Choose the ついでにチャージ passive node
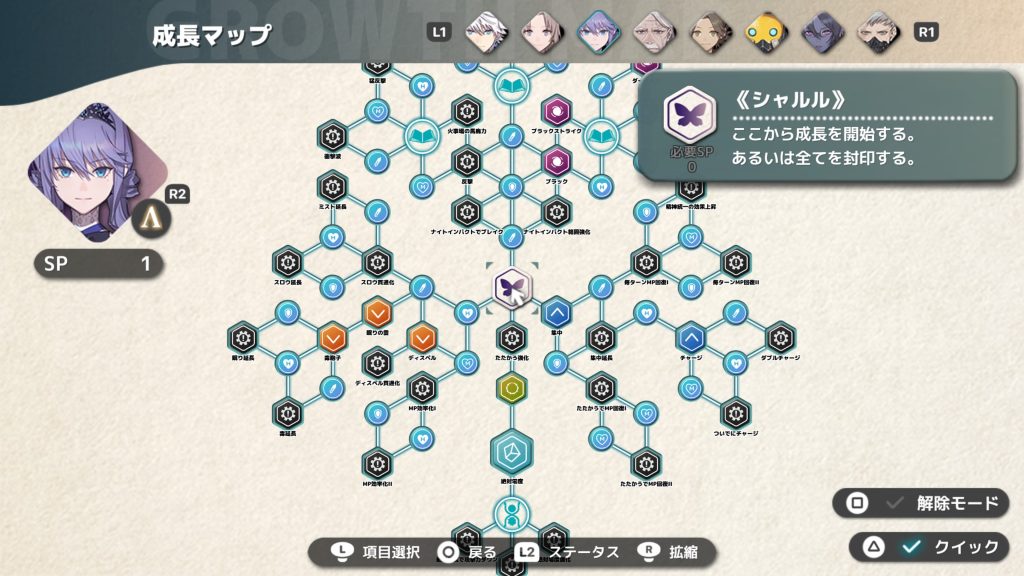This screenshot has width=1024, height=576. point(735,412)
